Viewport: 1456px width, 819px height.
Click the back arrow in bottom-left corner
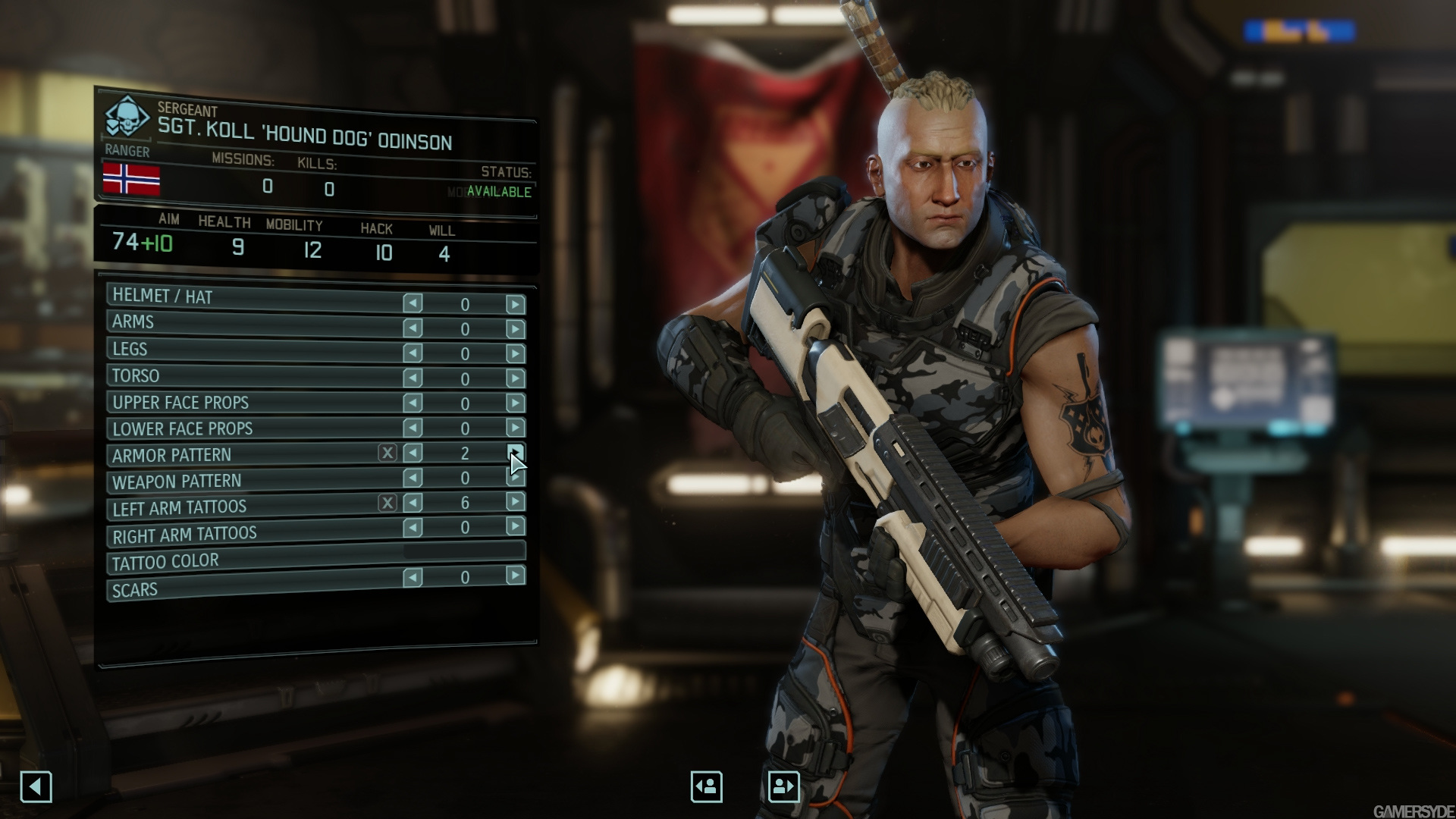pyautogui.click(x=36, y=786)
